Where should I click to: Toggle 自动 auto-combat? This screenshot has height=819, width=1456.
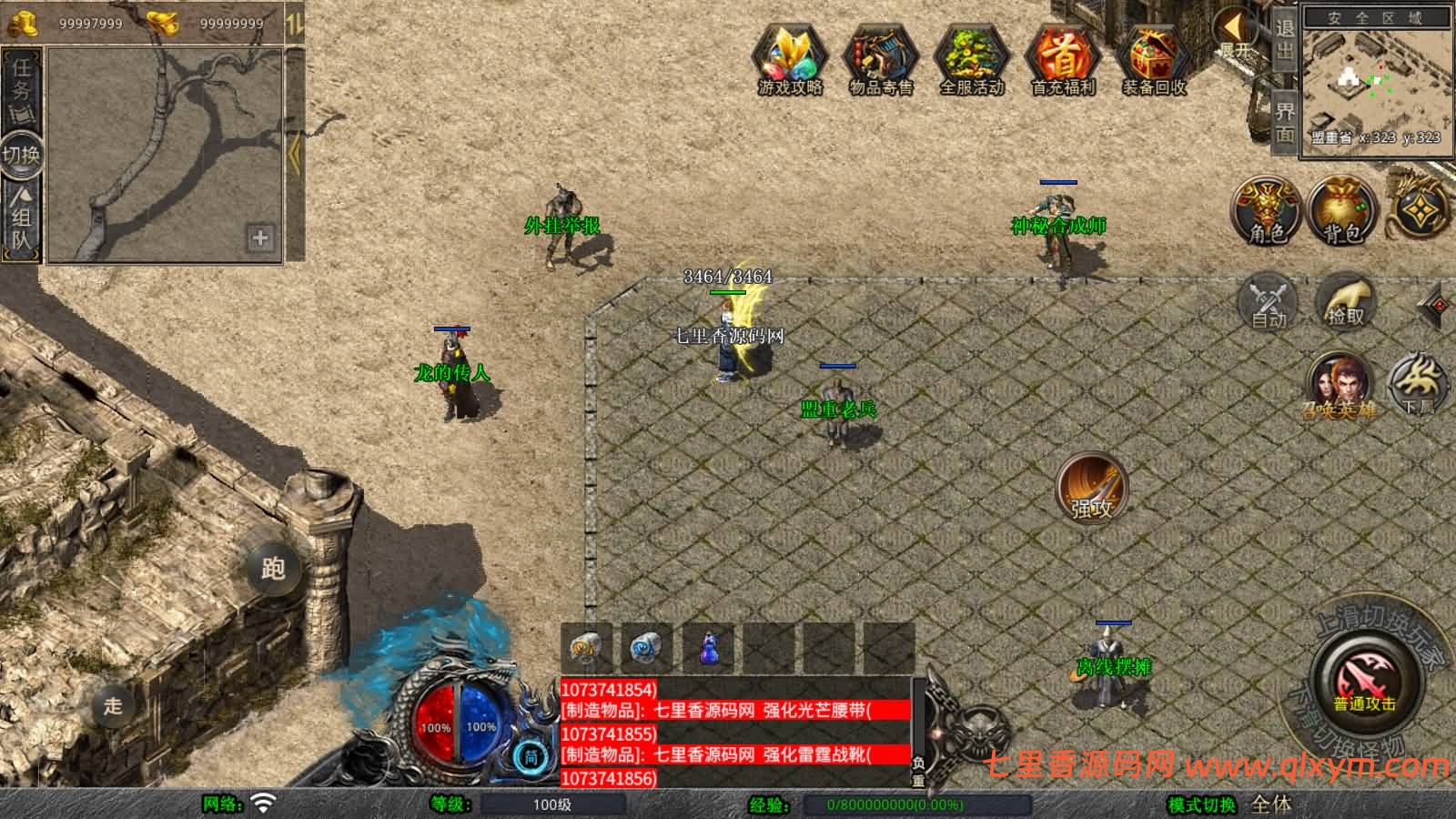pyautogui.click(x=1269, y=302)
